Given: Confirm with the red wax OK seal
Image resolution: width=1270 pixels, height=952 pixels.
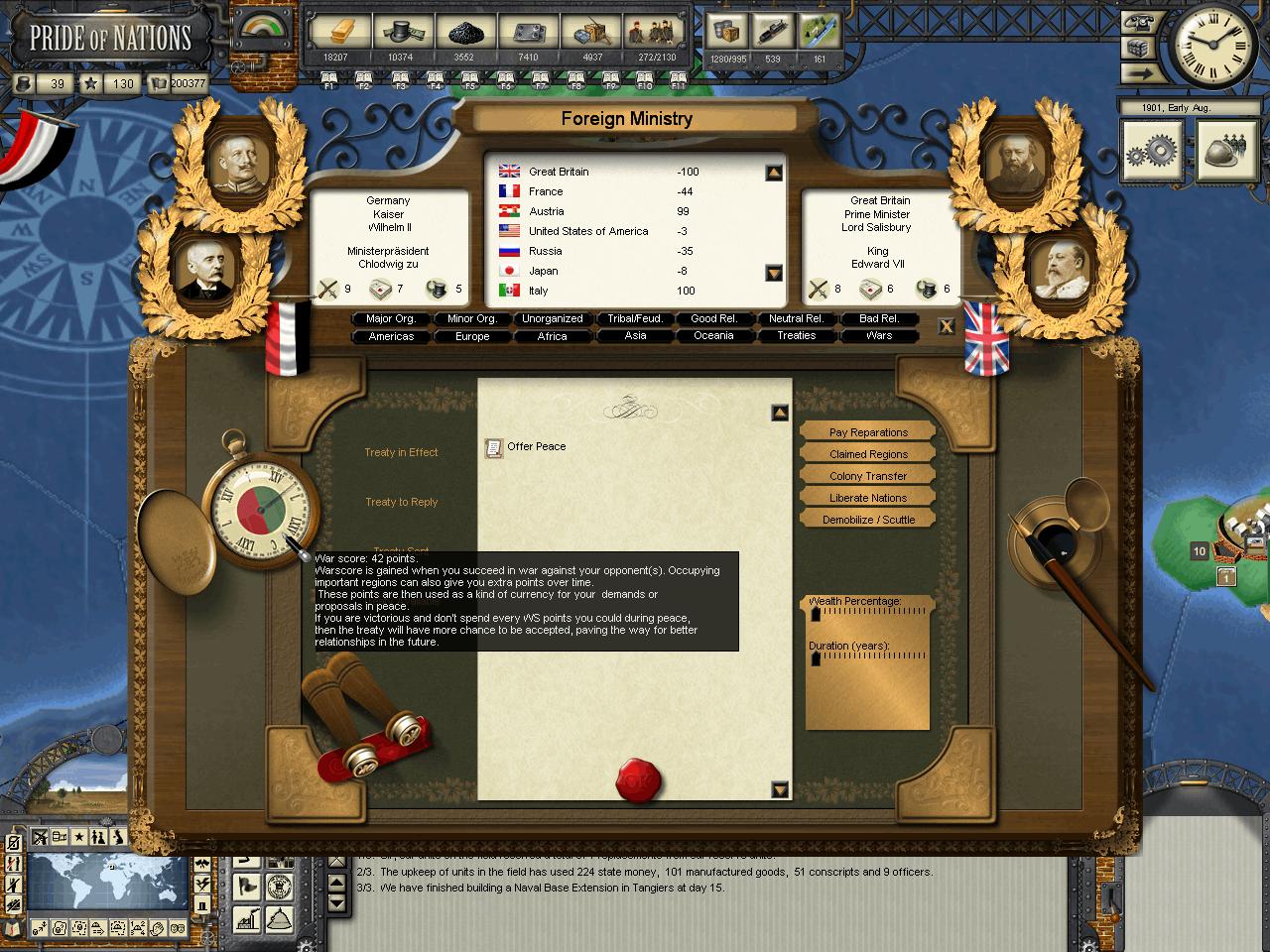Looking at the screenshot, I should (638, 781).
